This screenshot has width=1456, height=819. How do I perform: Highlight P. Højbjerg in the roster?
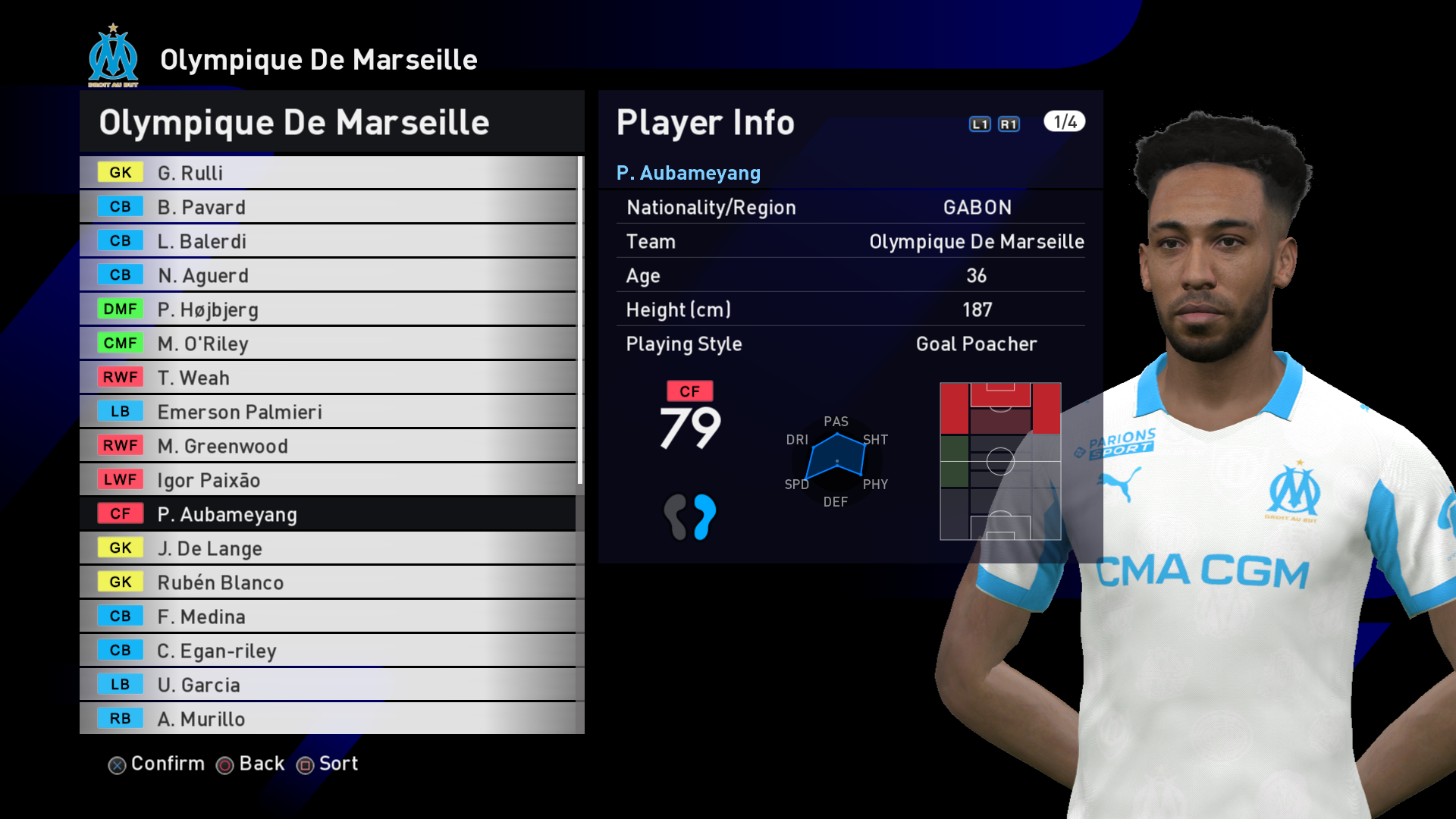click(x=328, y=309)
